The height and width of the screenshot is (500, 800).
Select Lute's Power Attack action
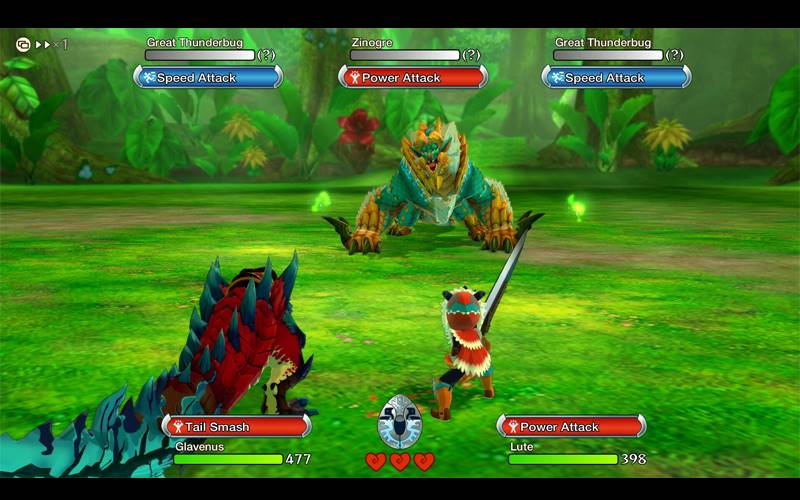click(571, 427)
